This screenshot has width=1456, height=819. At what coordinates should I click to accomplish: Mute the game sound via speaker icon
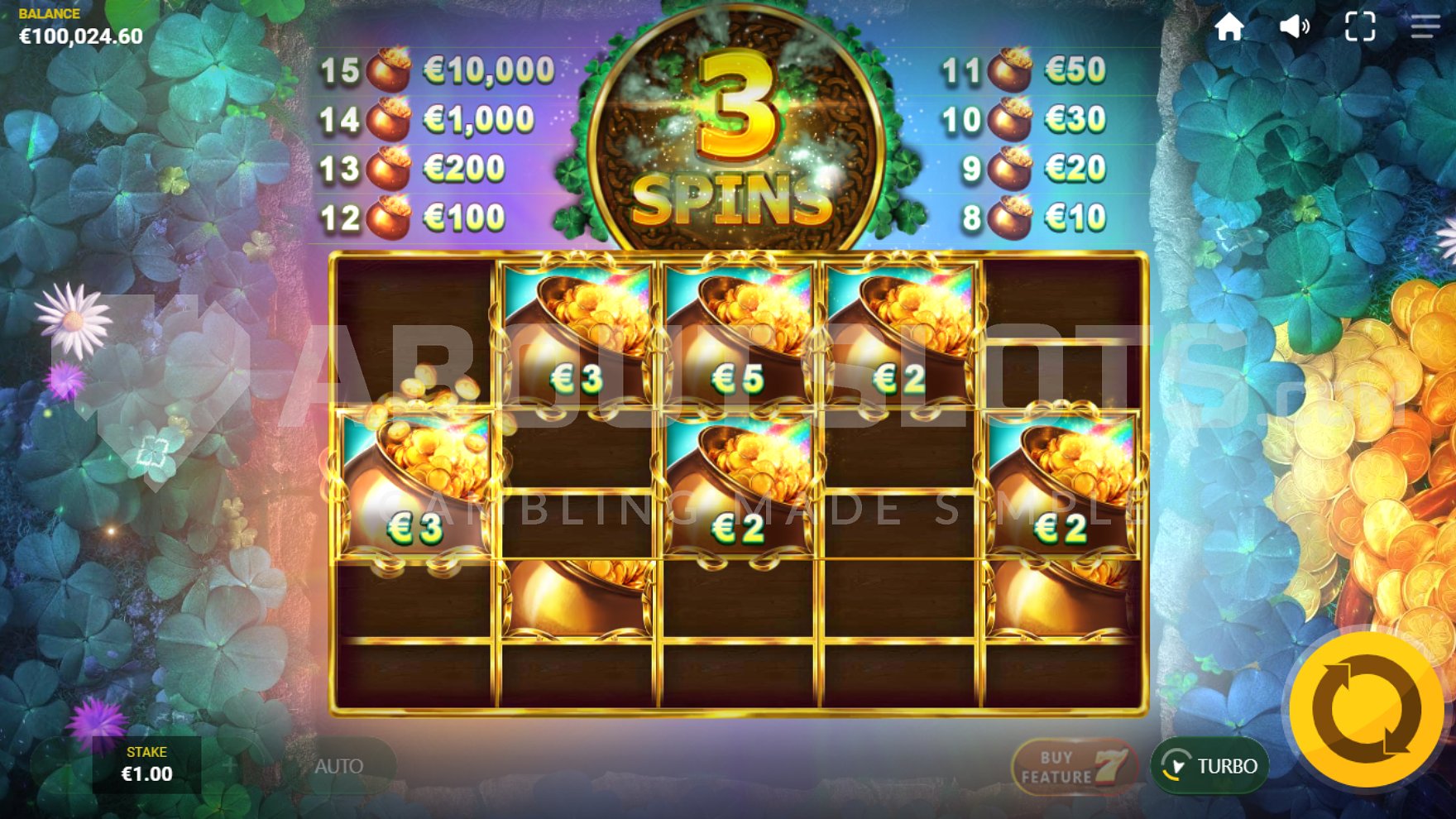pyautogui.click(x=1295, y=27)
